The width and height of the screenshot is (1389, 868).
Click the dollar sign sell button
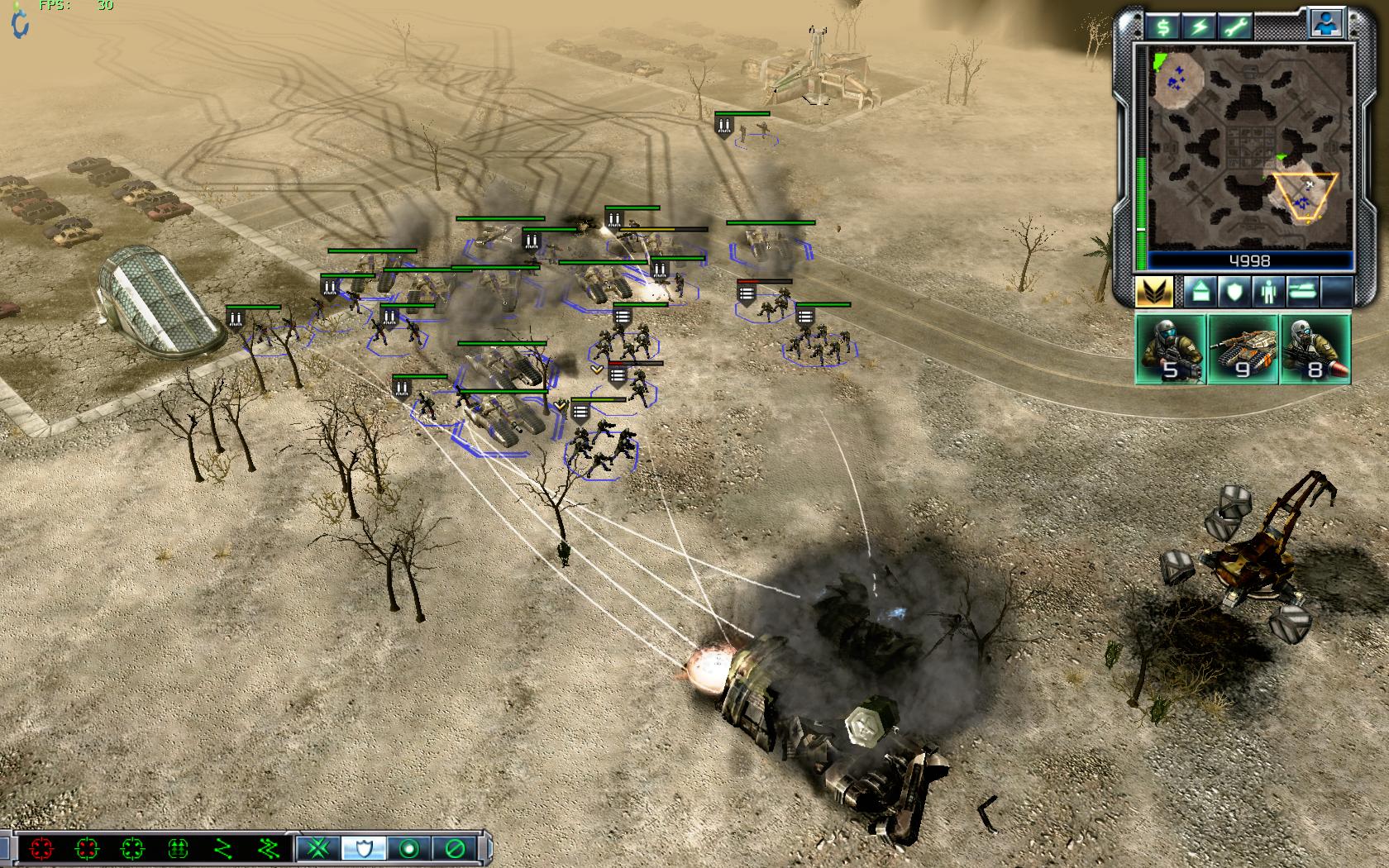[1163, 27]
